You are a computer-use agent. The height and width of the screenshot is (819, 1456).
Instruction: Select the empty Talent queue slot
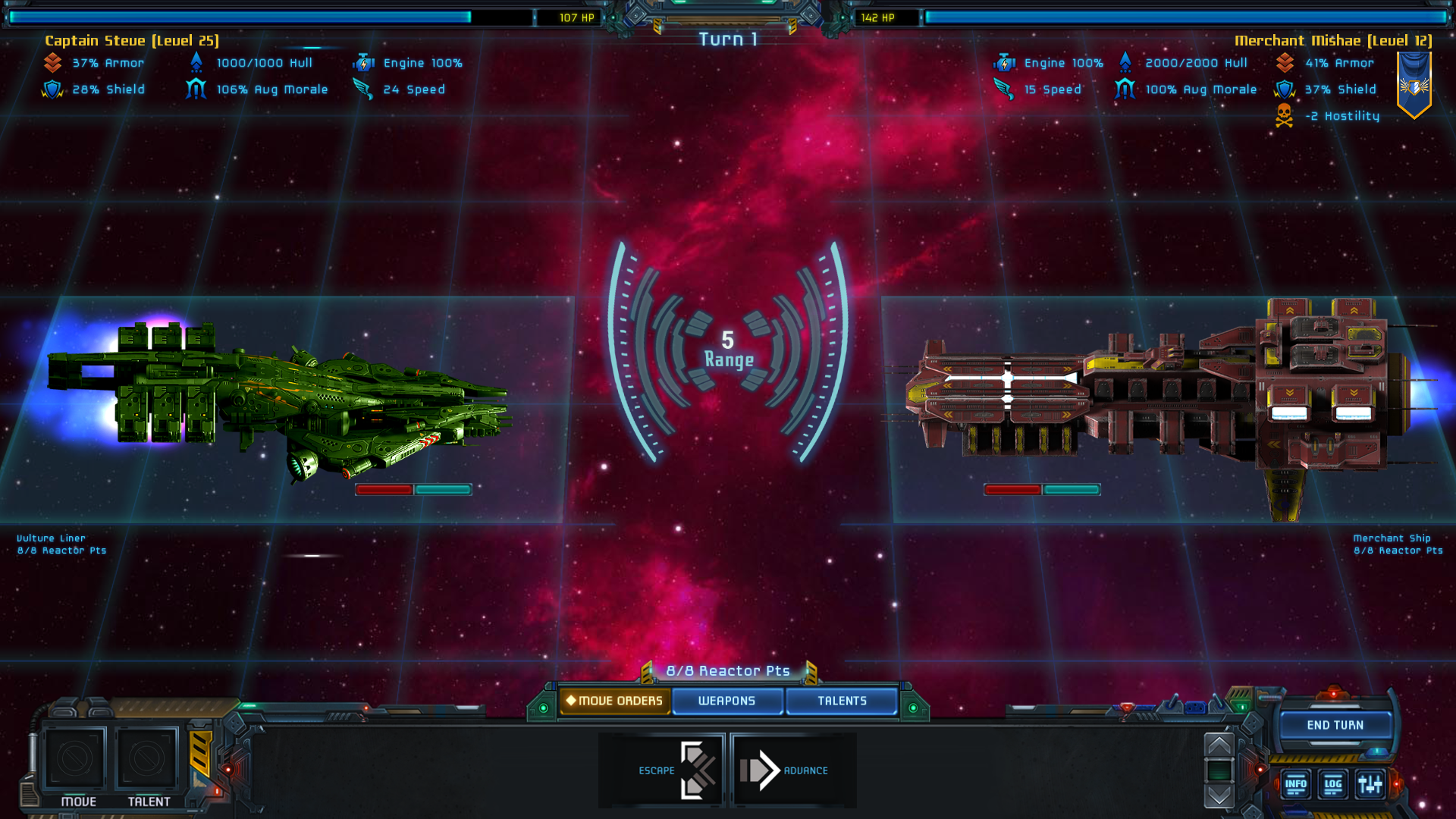pyautogui.click(x=146, y=758)
